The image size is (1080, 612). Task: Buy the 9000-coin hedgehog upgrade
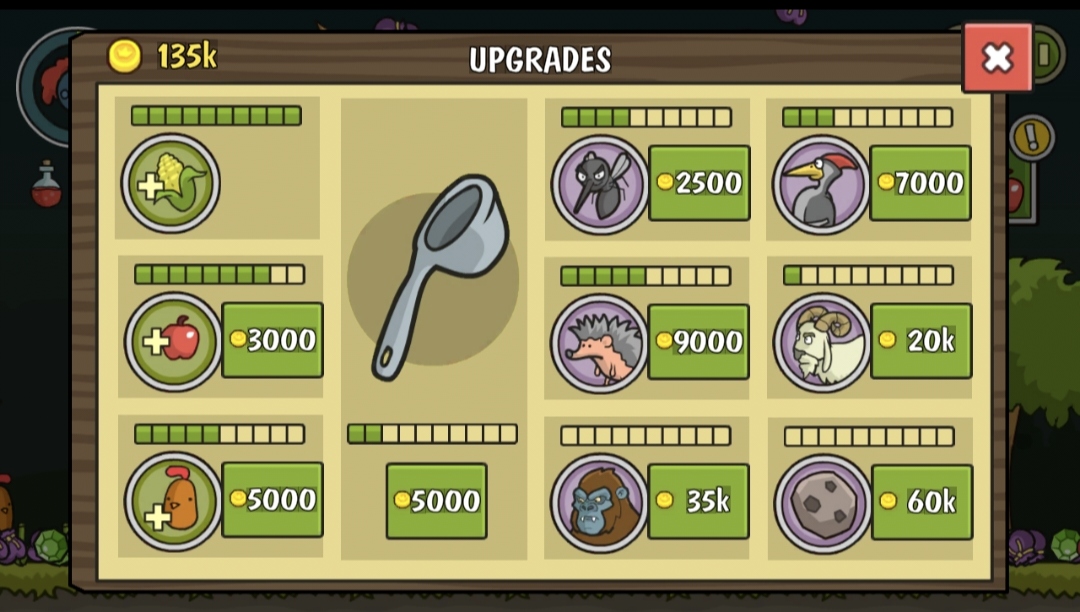pyautogui.click(x=698, y=342)
